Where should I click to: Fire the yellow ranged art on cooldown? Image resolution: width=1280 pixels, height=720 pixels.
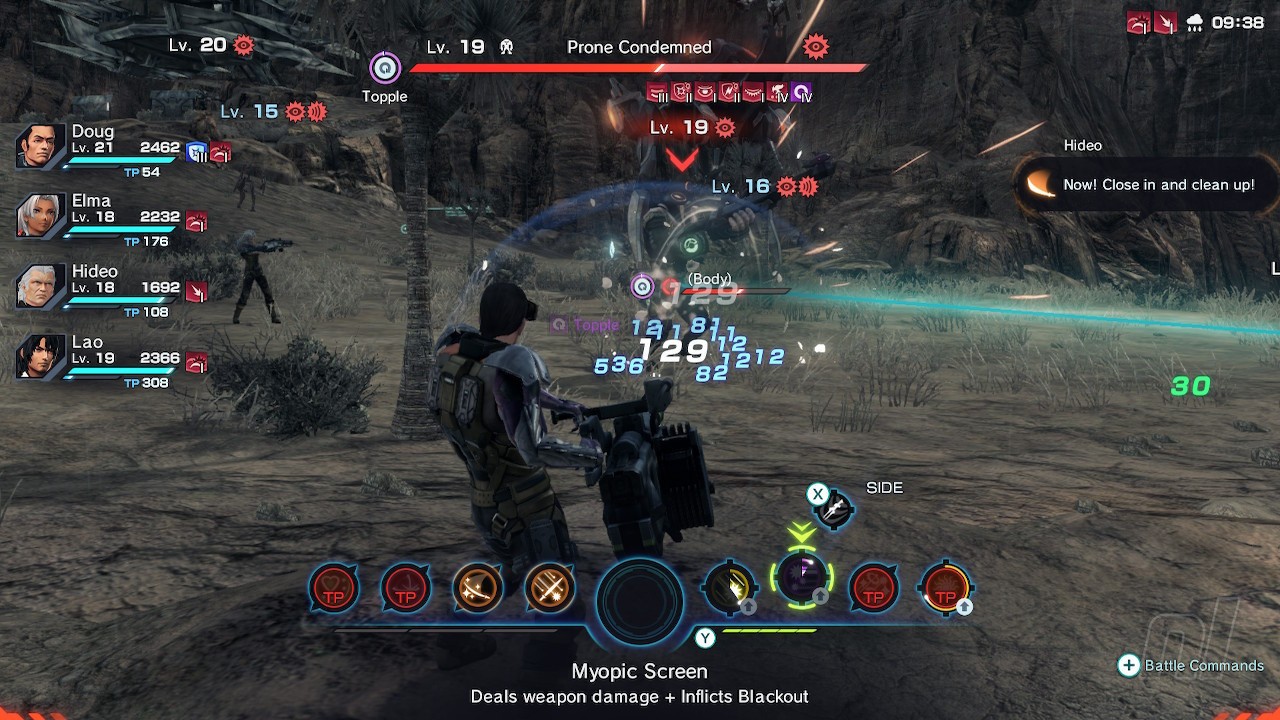tap(729, 586)
